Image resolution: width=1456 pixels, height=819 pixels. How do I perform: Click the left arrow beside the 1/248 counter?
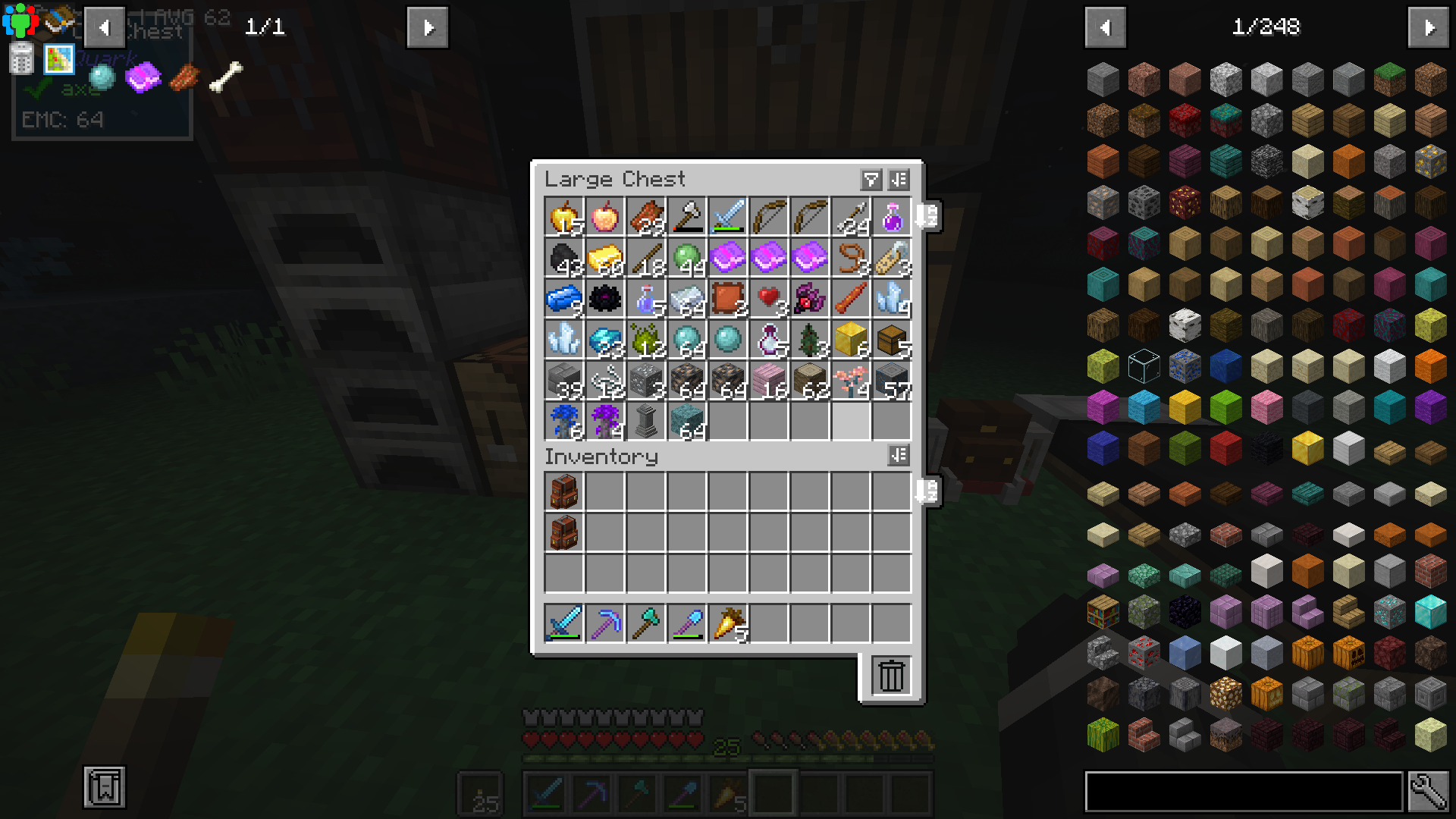click(1105, 27)
